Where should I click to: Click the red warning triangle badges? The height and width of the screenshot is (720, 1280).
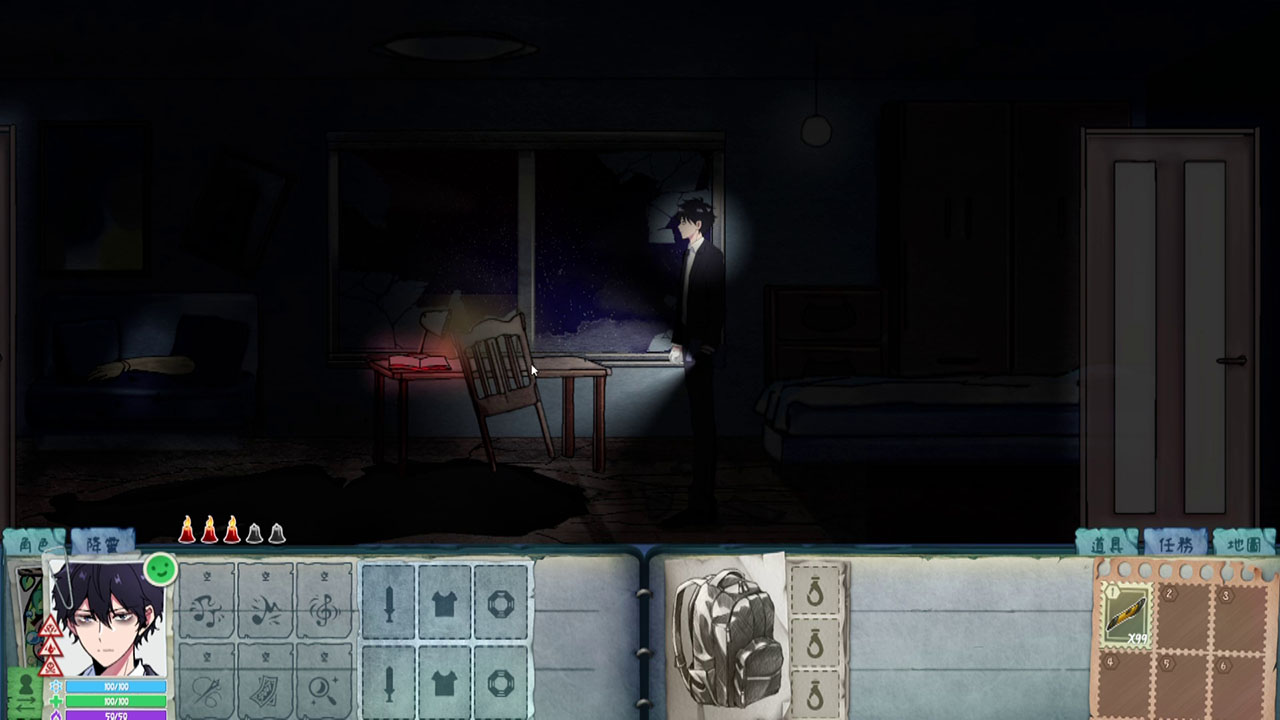52,644
